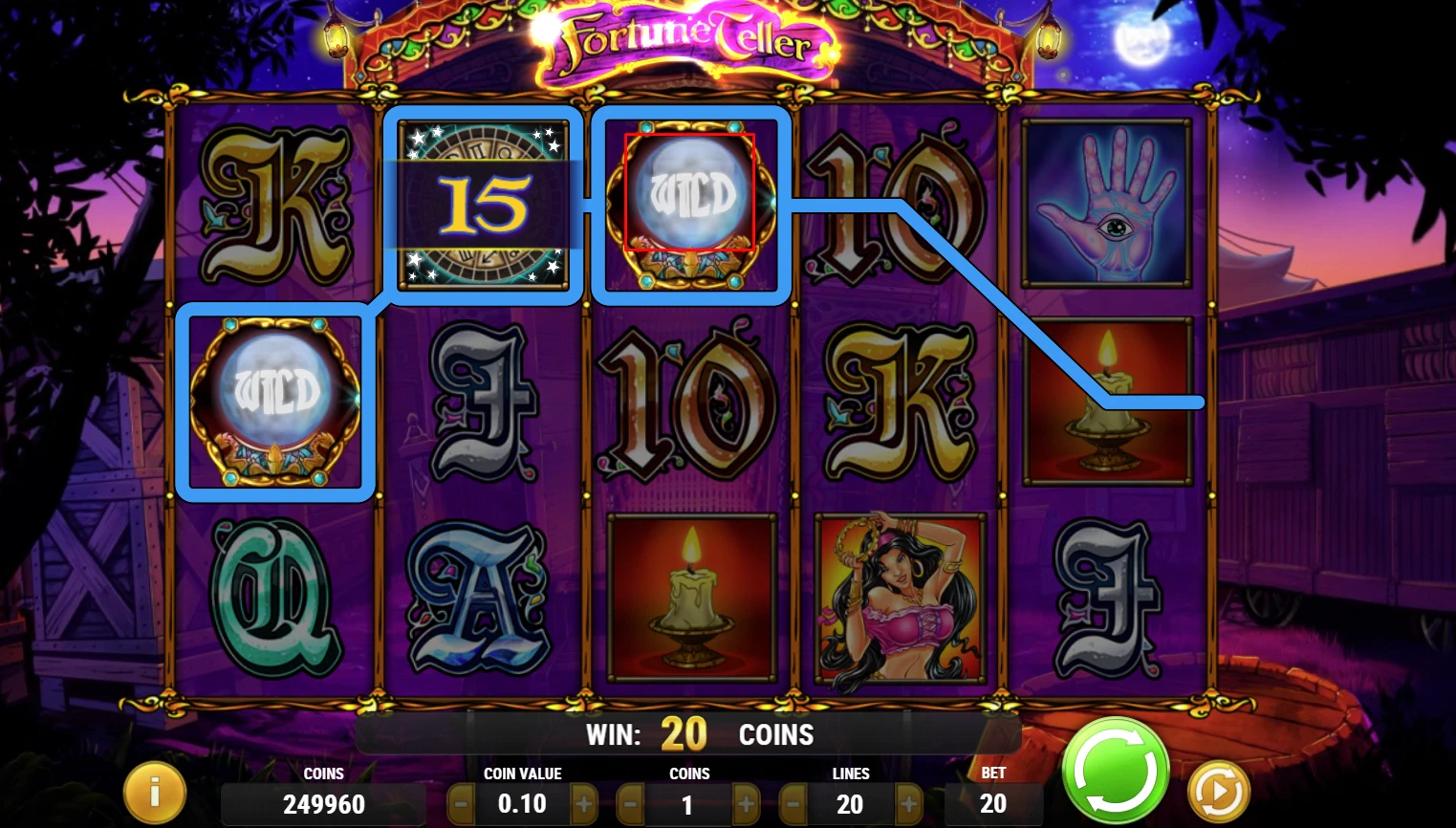Open the game info panel
The width and height of the screenshot is (1456, 828).
point(154,791)
